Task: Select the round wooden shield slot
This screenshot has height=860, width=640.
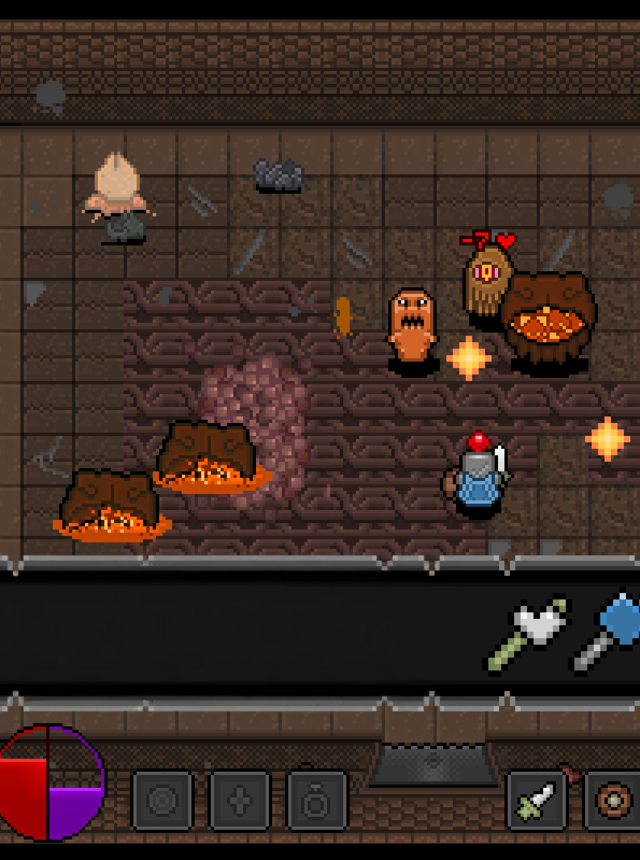Action: coord(610,801)
